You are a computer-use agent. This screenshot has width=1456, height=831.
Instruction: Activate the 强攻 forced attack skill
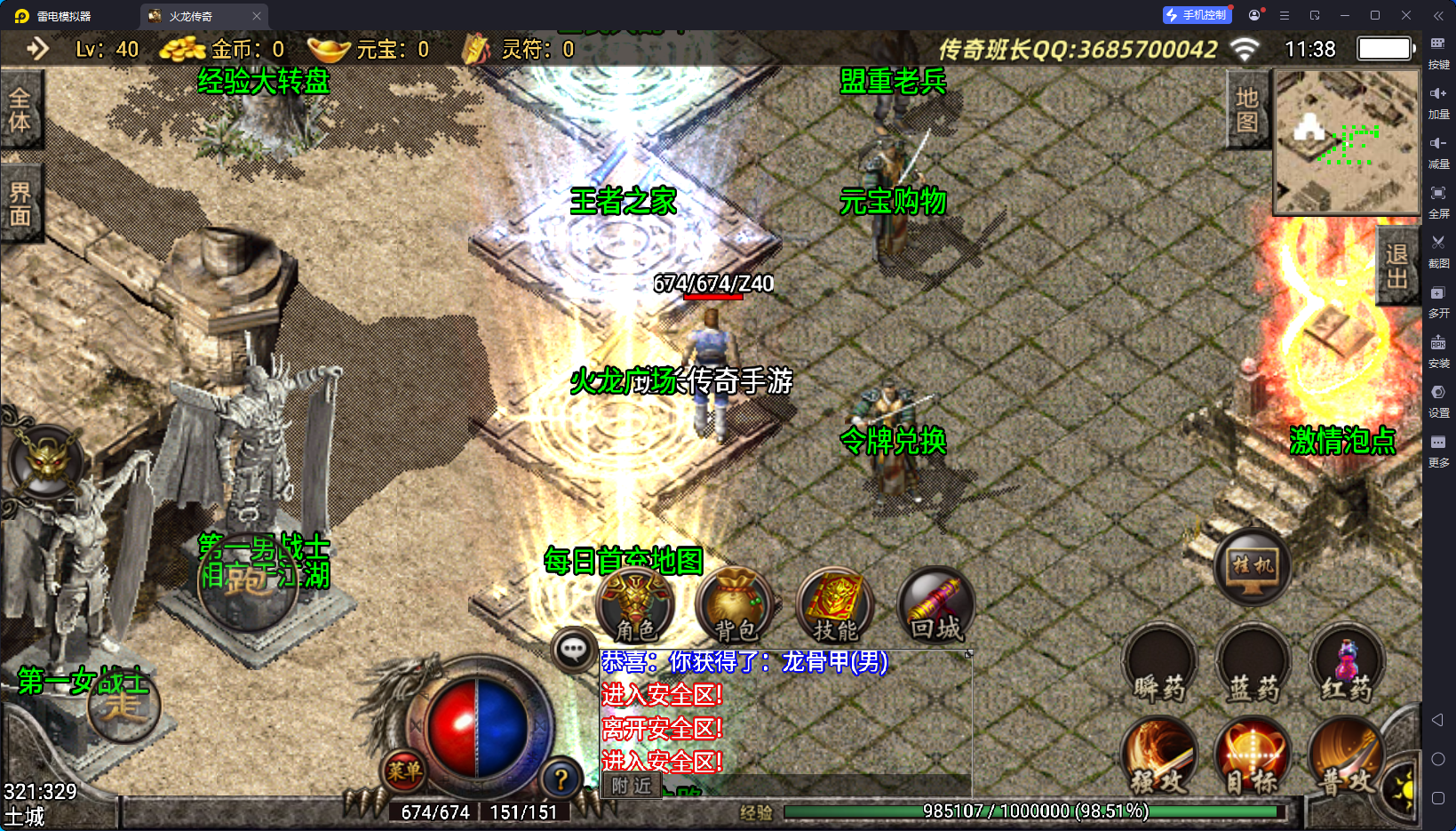tap(1159, 757)
